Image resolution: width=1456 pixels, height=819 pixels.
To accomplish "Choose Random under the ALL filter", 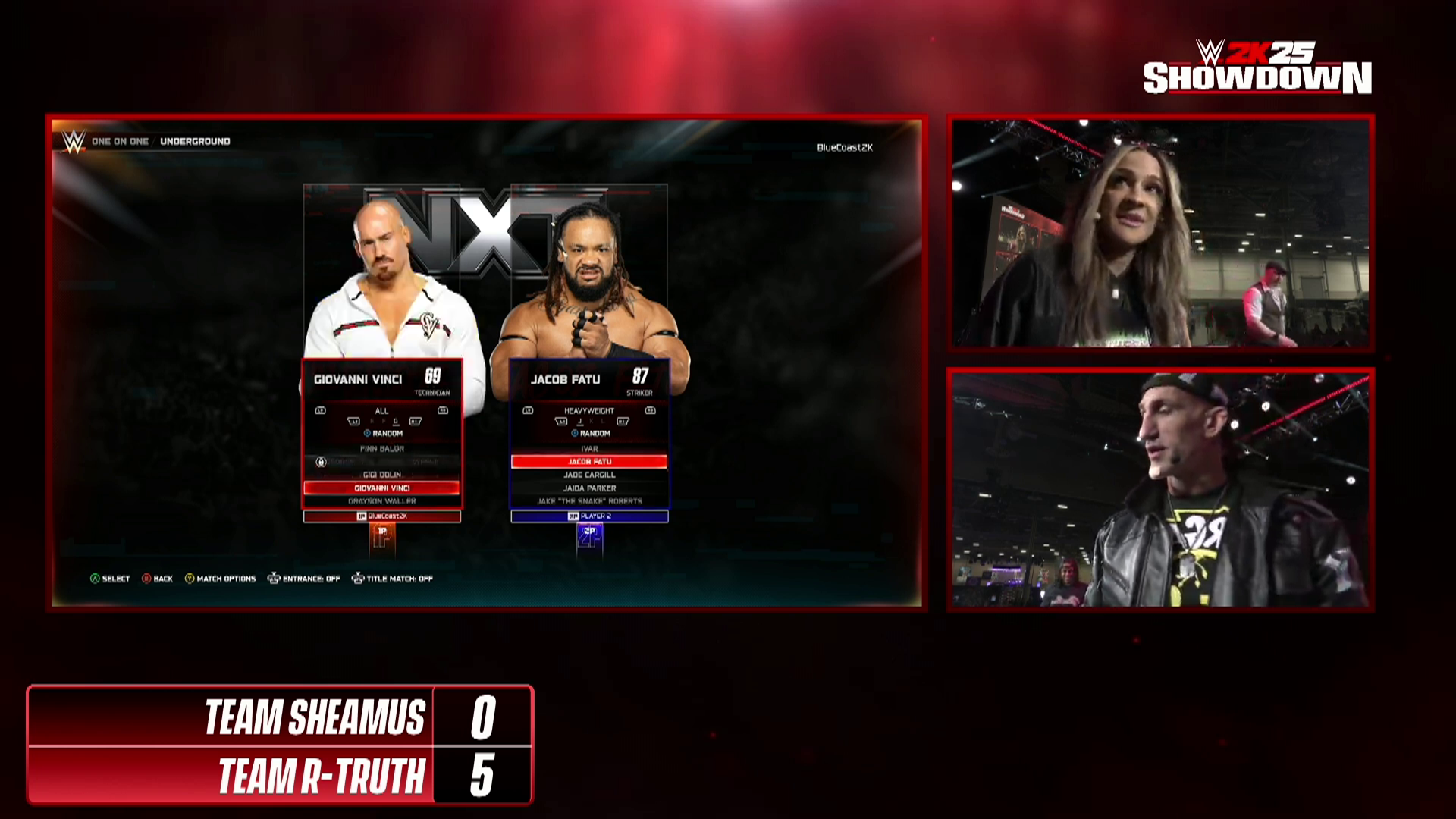I will tap(384, 434).
